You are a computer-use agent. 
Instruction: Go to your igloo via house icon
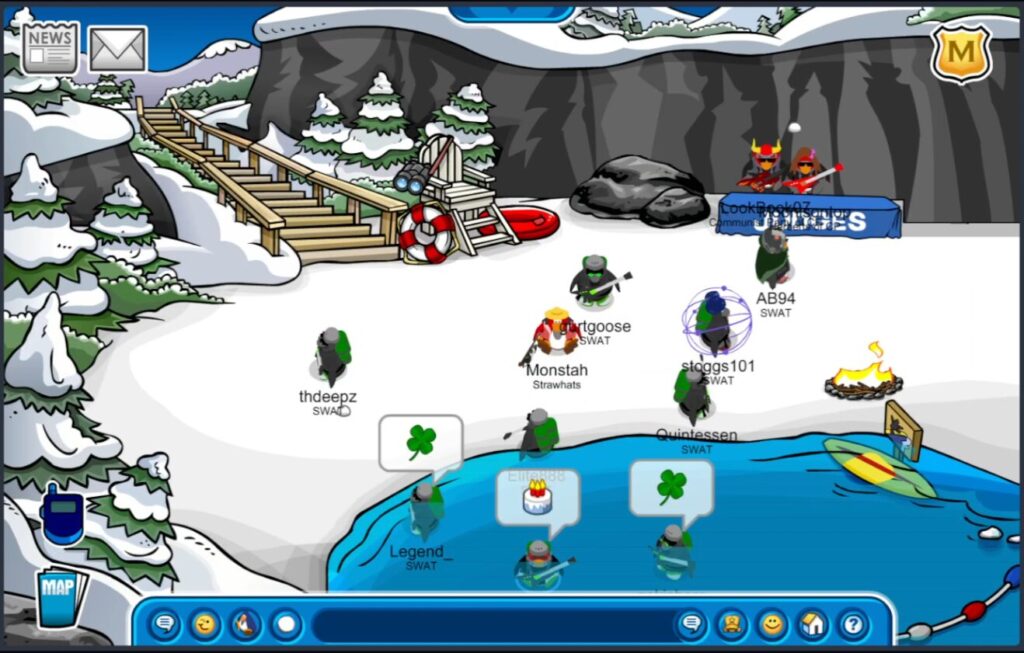click(x=812, y=626)
